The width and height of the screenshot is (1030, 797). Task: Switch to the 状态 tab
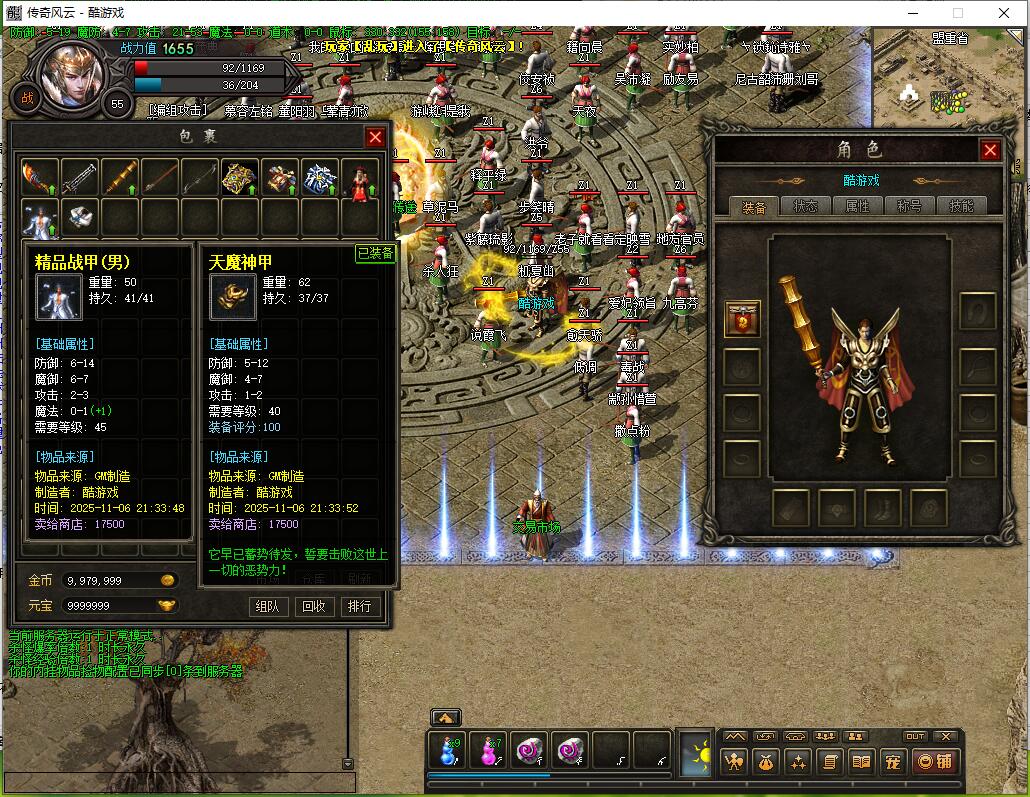[805, 206]
